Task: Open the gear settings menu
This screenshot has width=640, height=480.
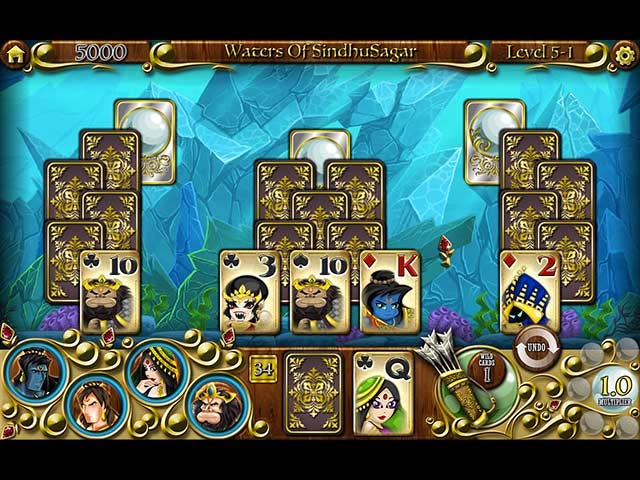Action: click(x=626, y=54)
